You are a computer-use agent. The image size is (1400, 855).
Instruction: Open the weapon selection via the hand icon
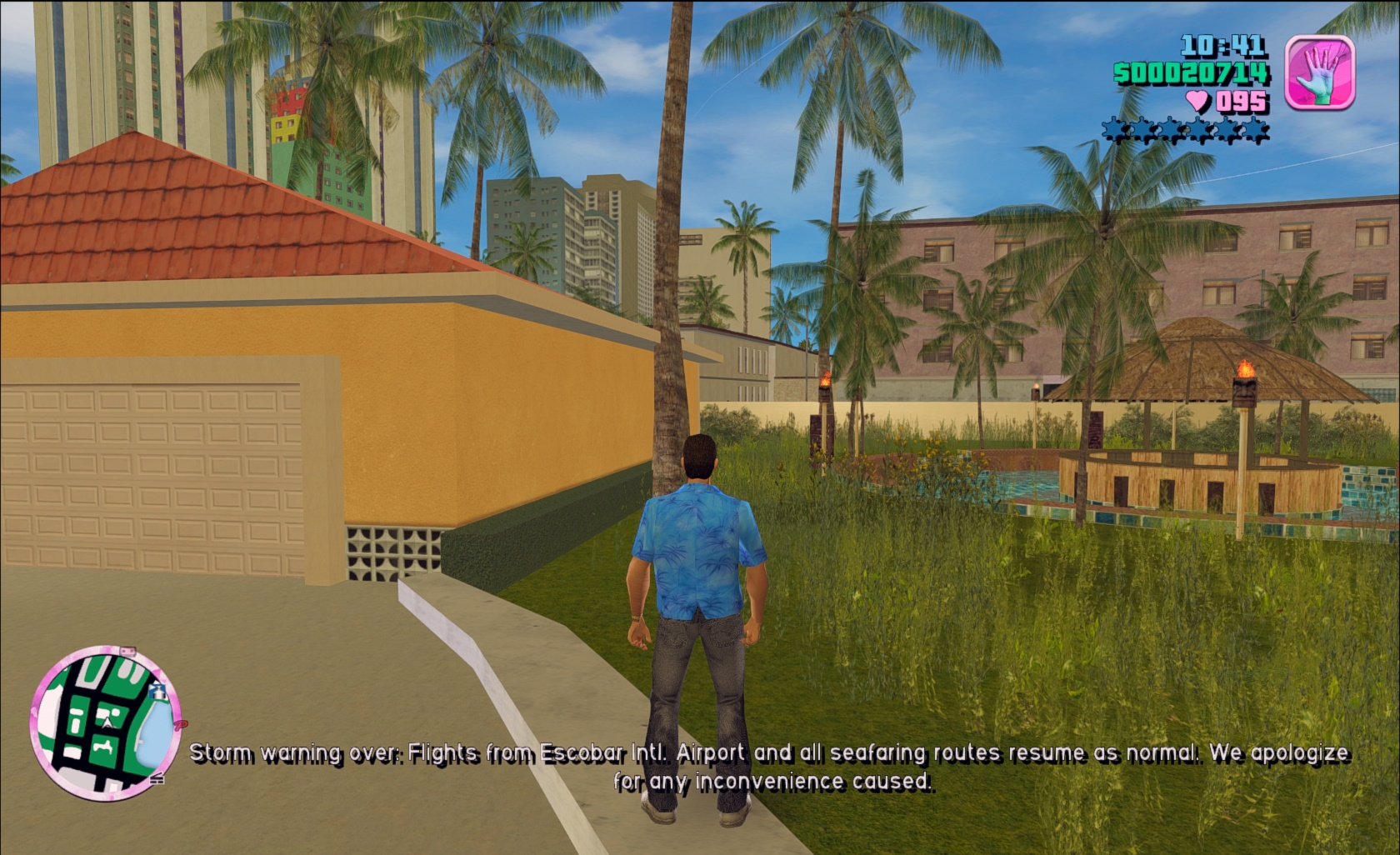coord(1320,71)
